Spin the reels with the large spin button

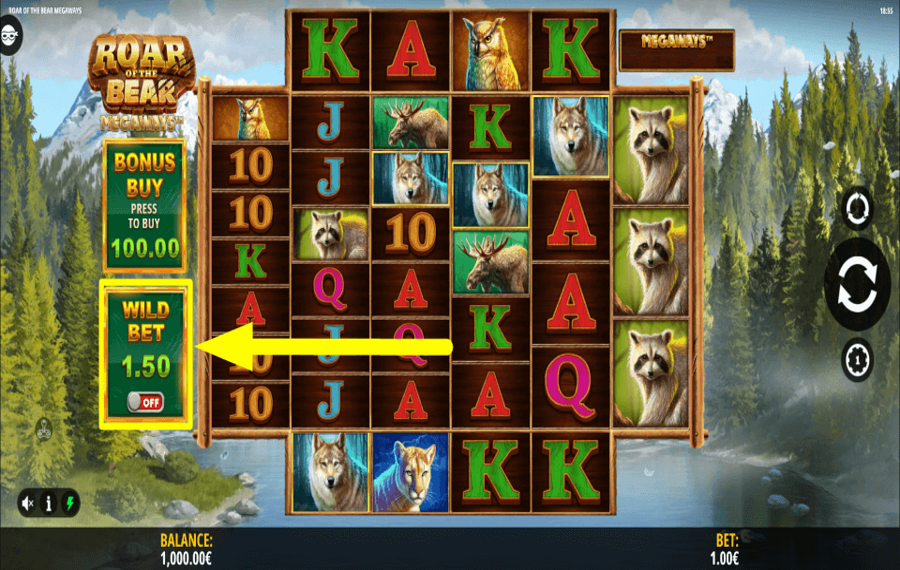857,286
